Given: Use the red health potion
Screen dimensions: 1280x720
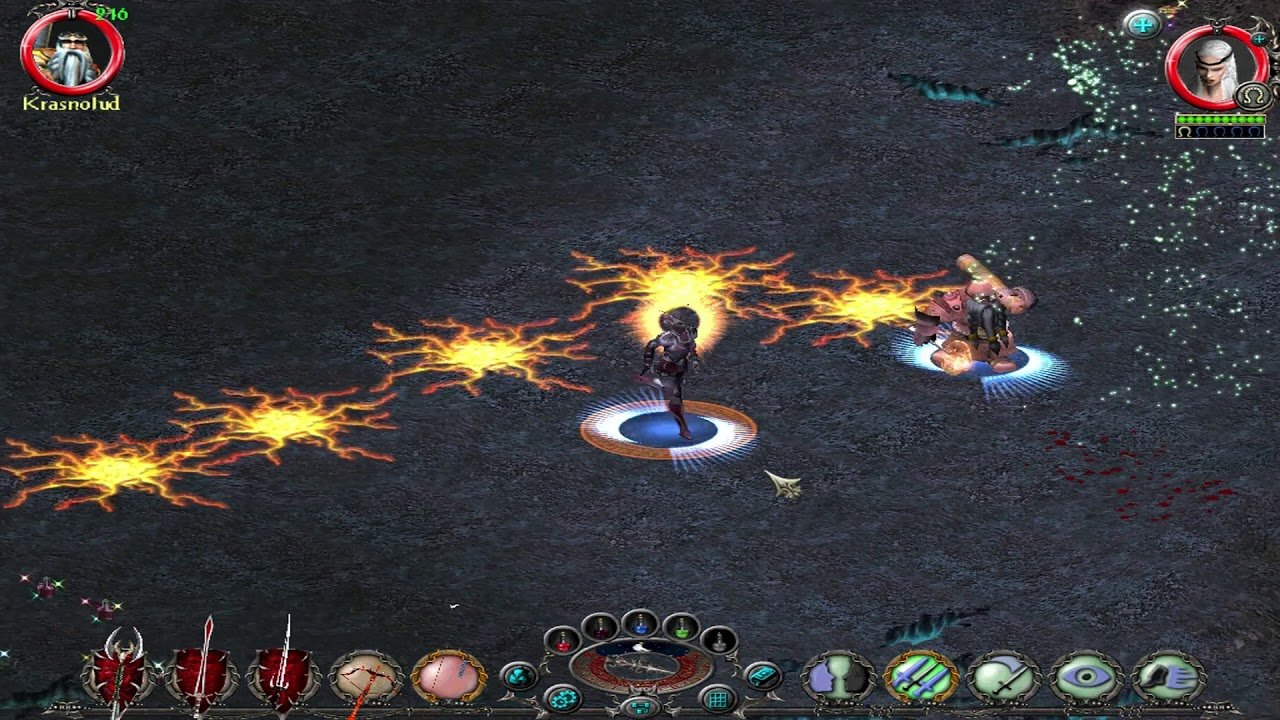Looking at the screenshot, I should tap(563, 640).
